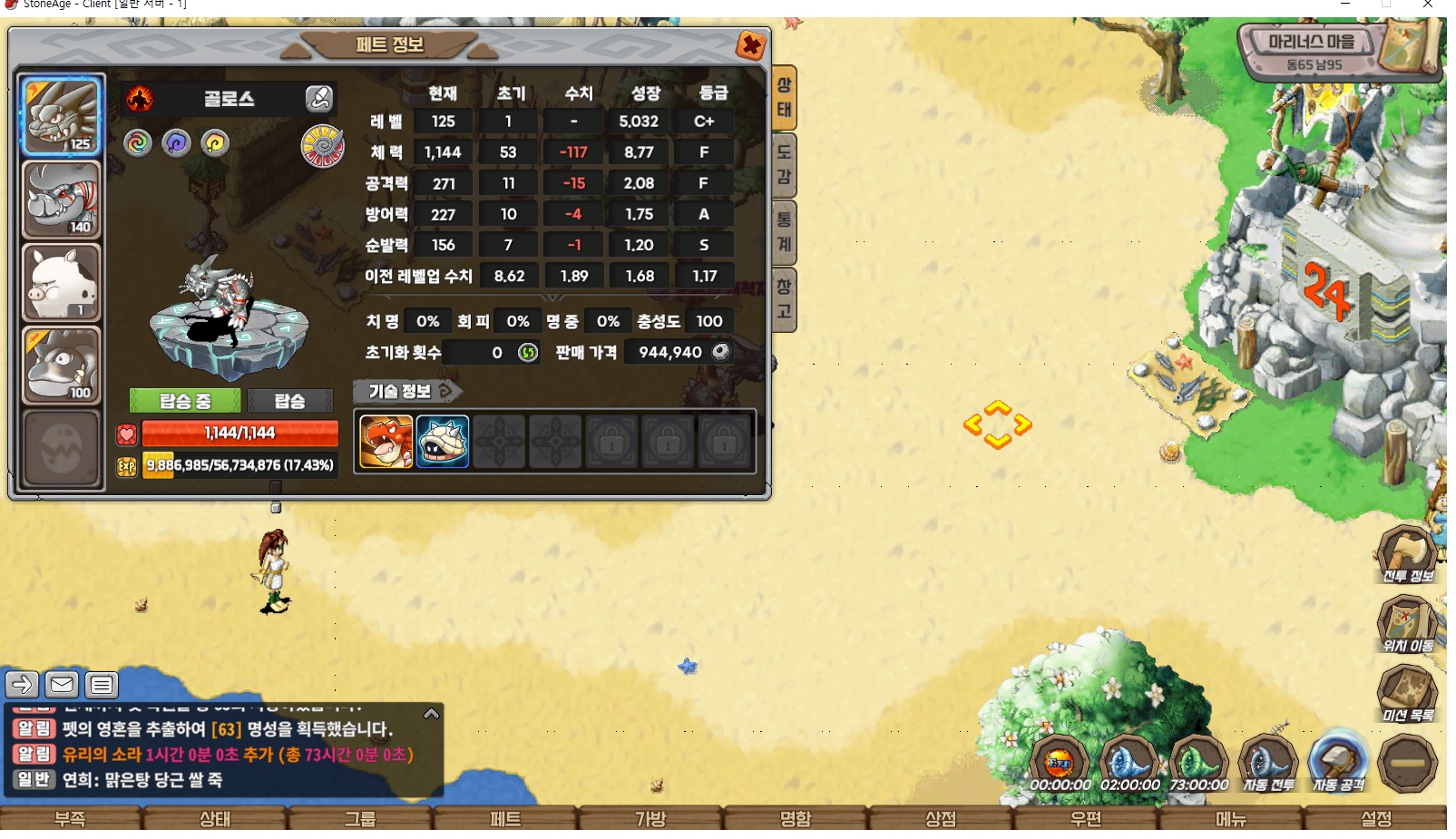Open the 기술 정보 skill info
Screen dimensions: 1456x839
pos(406,391)
